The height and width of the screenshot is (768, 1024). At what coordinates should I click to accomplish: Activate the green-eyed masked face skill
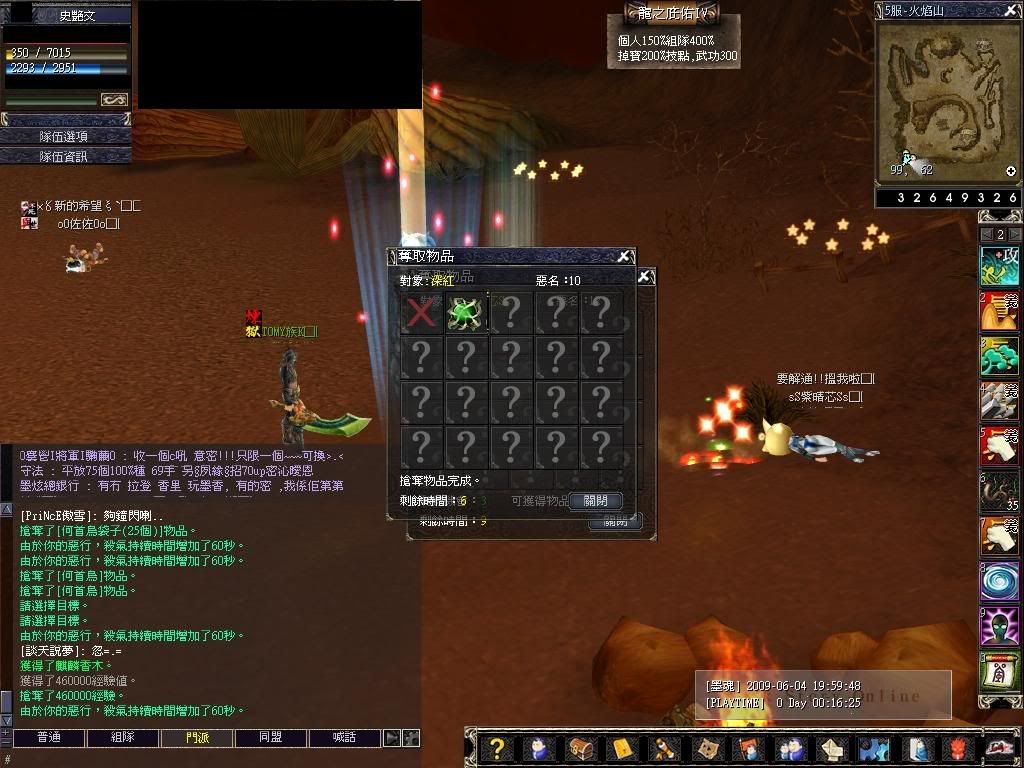point(999,627)
